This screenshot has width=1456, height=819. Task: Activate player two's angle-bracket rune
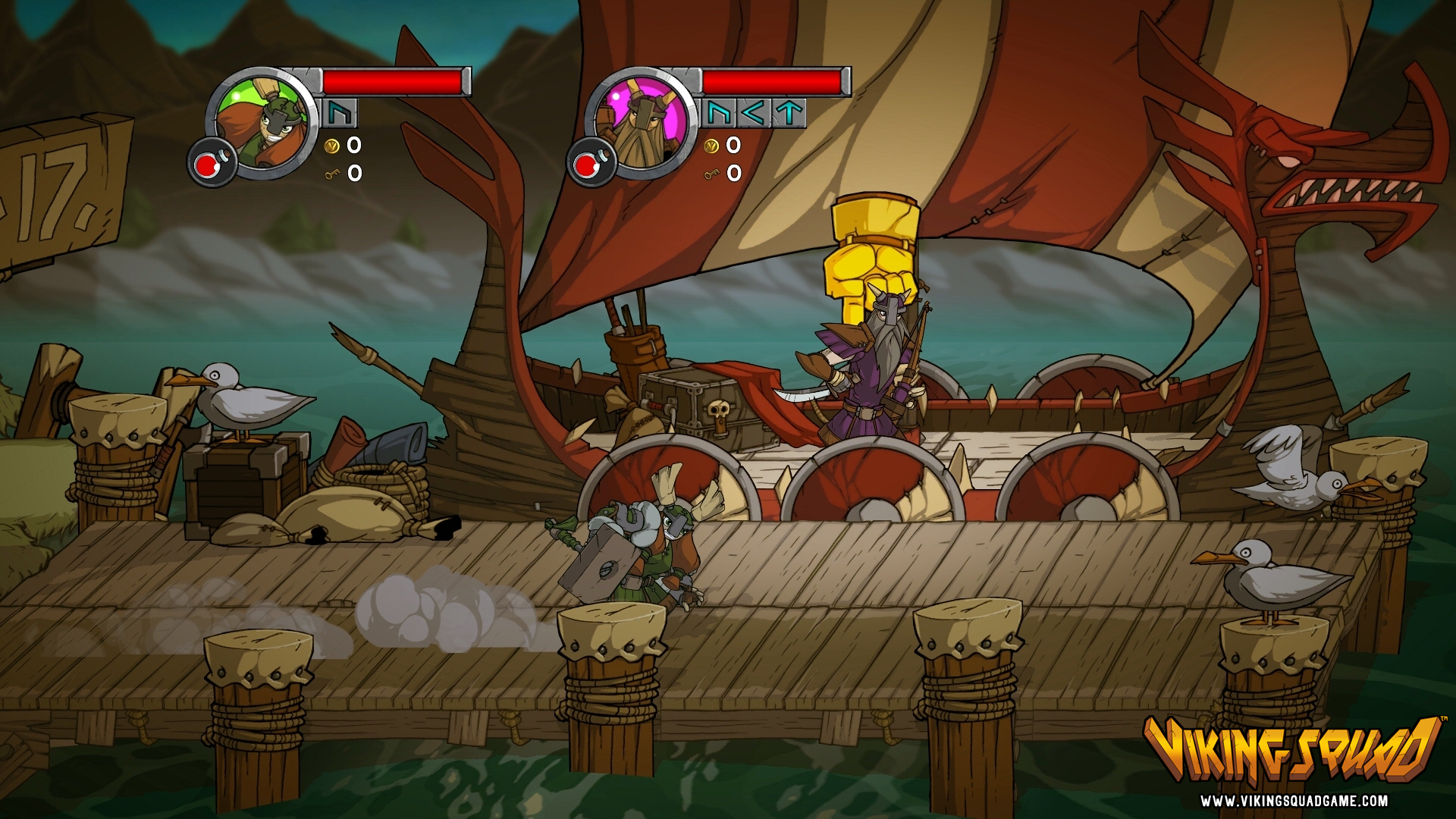coord(753,114)
